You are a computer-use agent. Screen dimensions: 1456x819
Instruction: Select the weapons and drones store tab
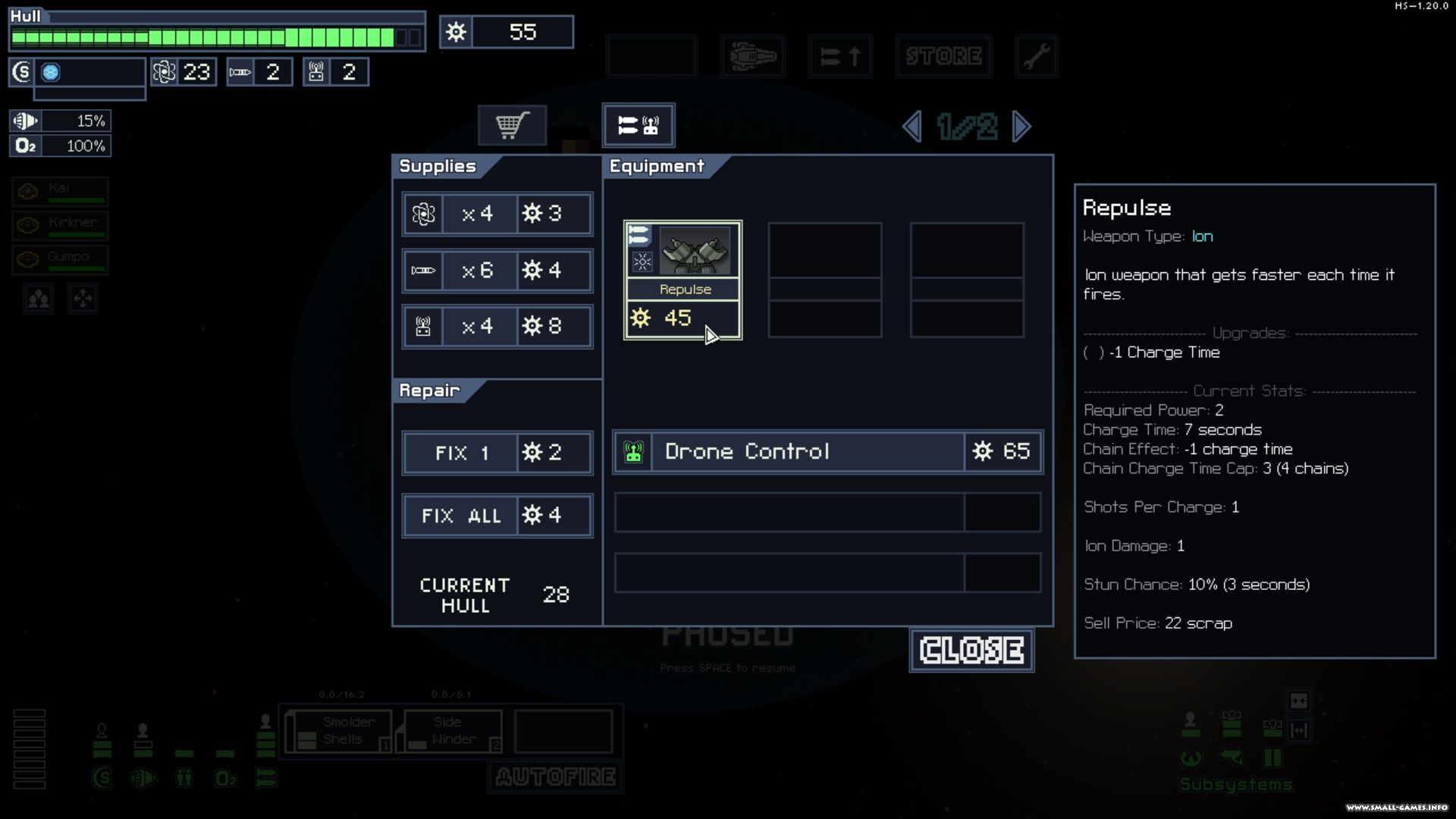click(638, 125)
